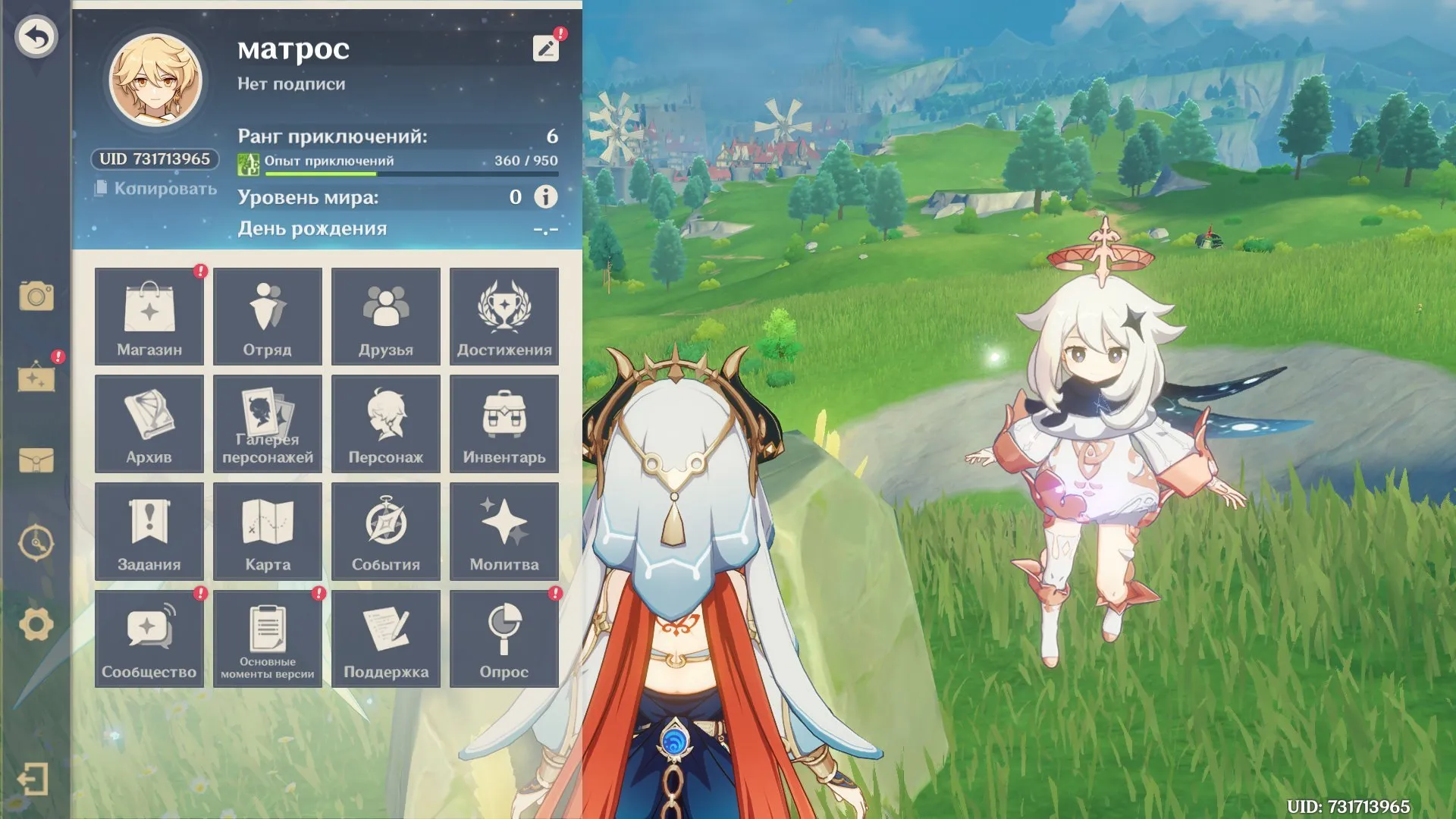
Task: Open Галерея персонажей gallery
Action: coord(268,424)
